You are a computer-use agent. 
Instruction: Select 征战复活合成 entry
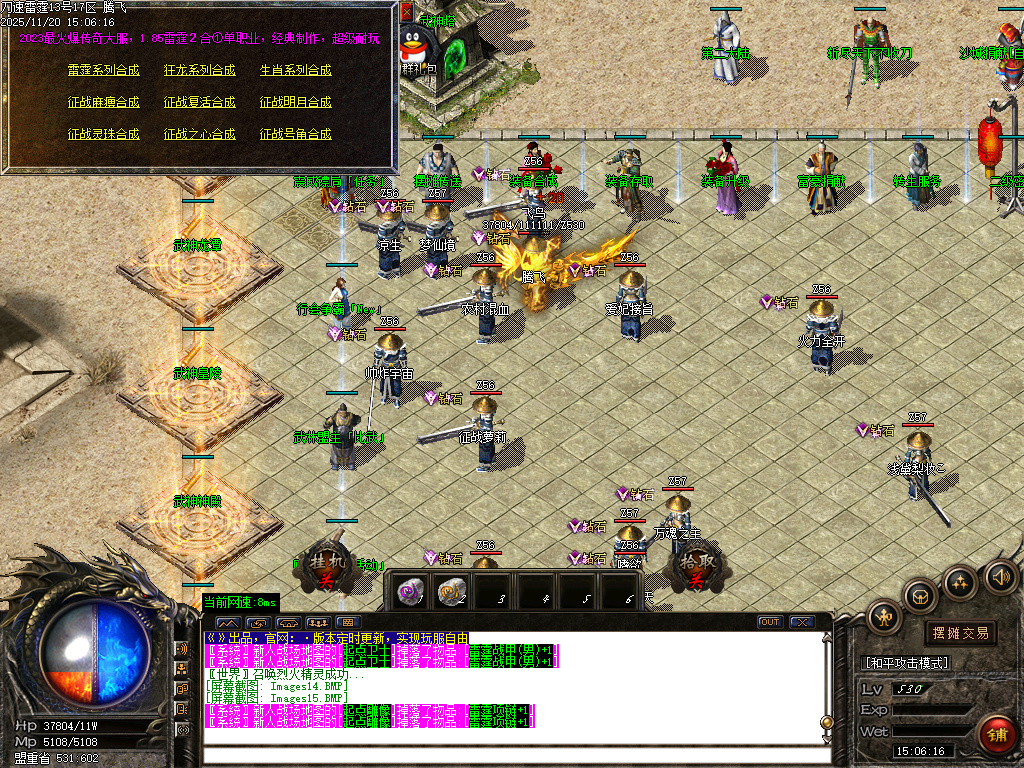(x=199, y=102)
